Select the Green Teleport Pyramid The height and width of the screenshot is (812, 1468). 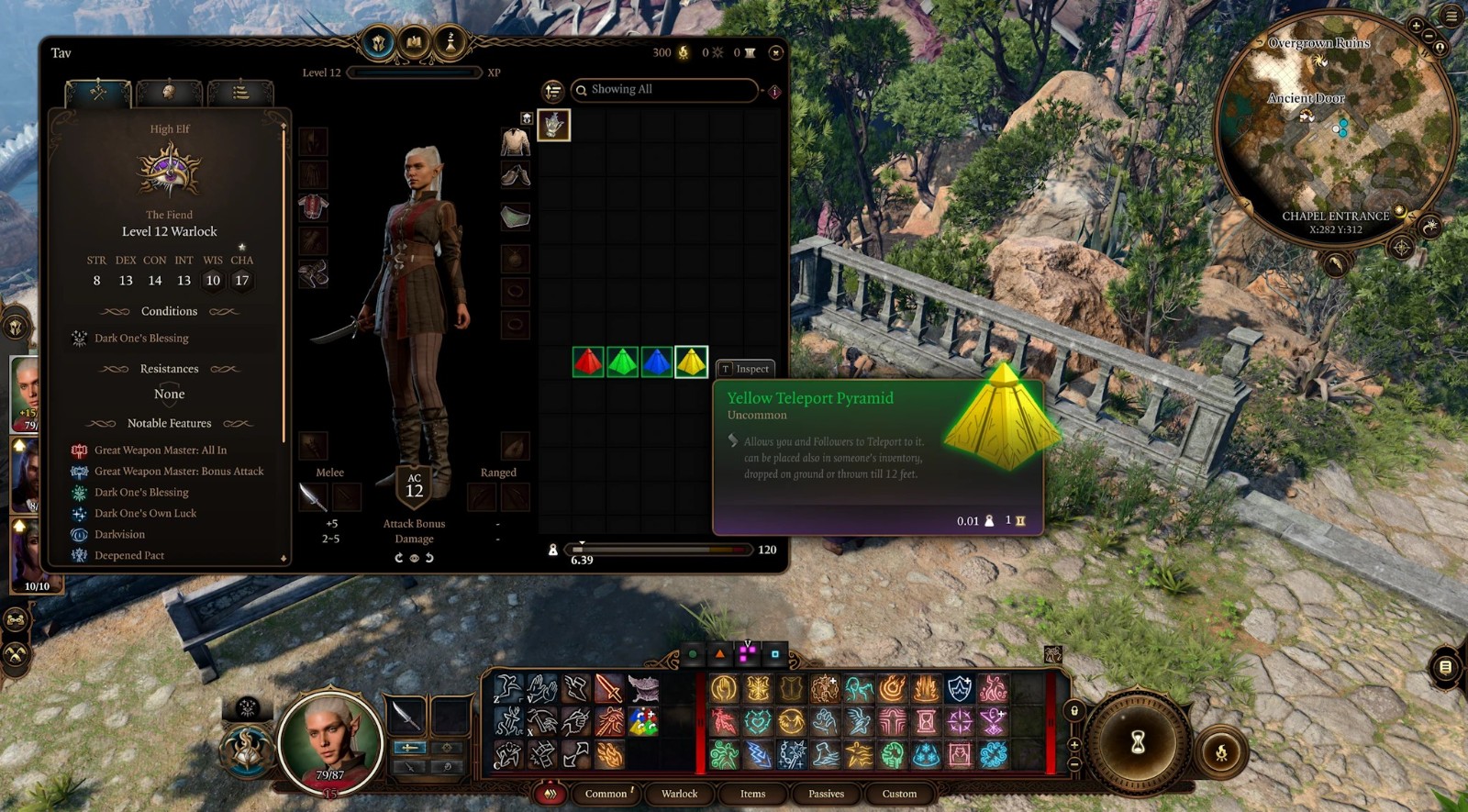point(622,362)
